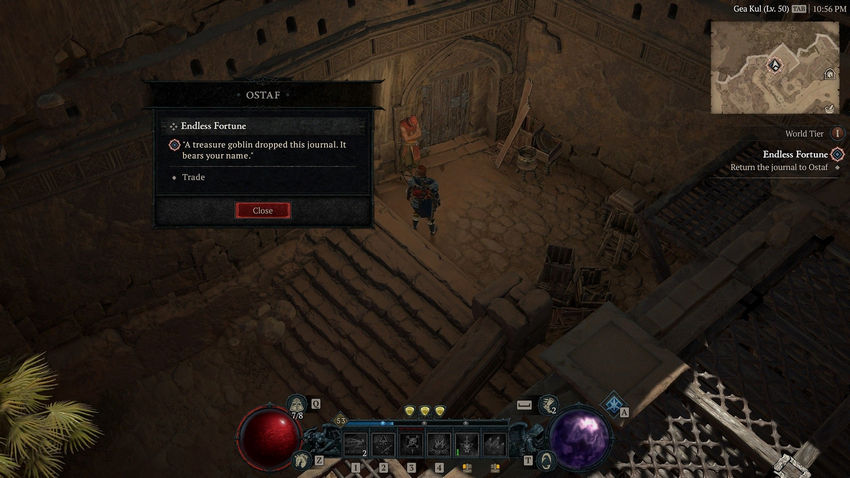The image size is (850, 478).
Task: Activate the skill in slot 4
Action: (439, 443)
